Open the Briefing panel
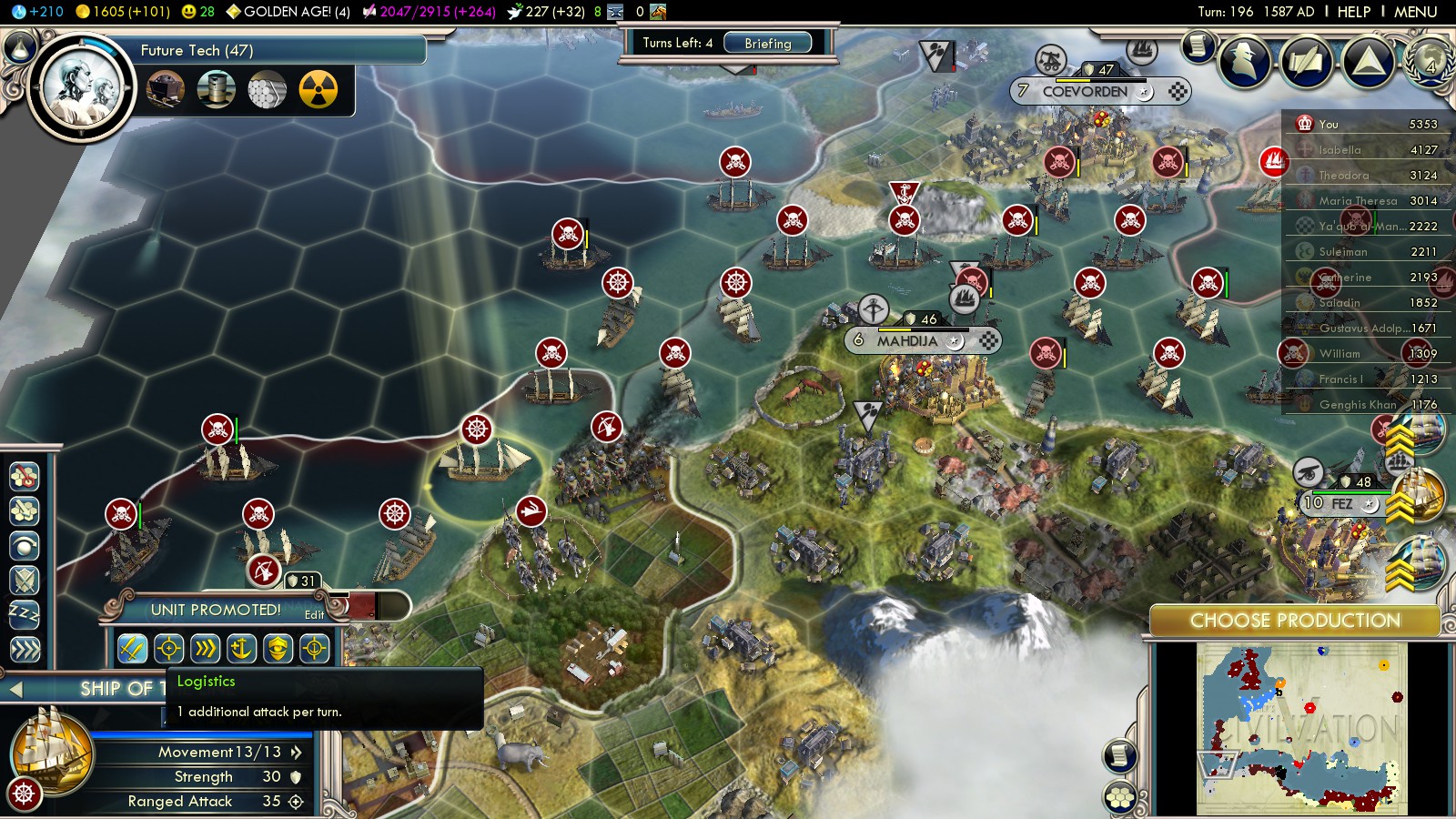The width and height of the screenshot is (1456, 819). pyautogui.click(x=767, y=43)
